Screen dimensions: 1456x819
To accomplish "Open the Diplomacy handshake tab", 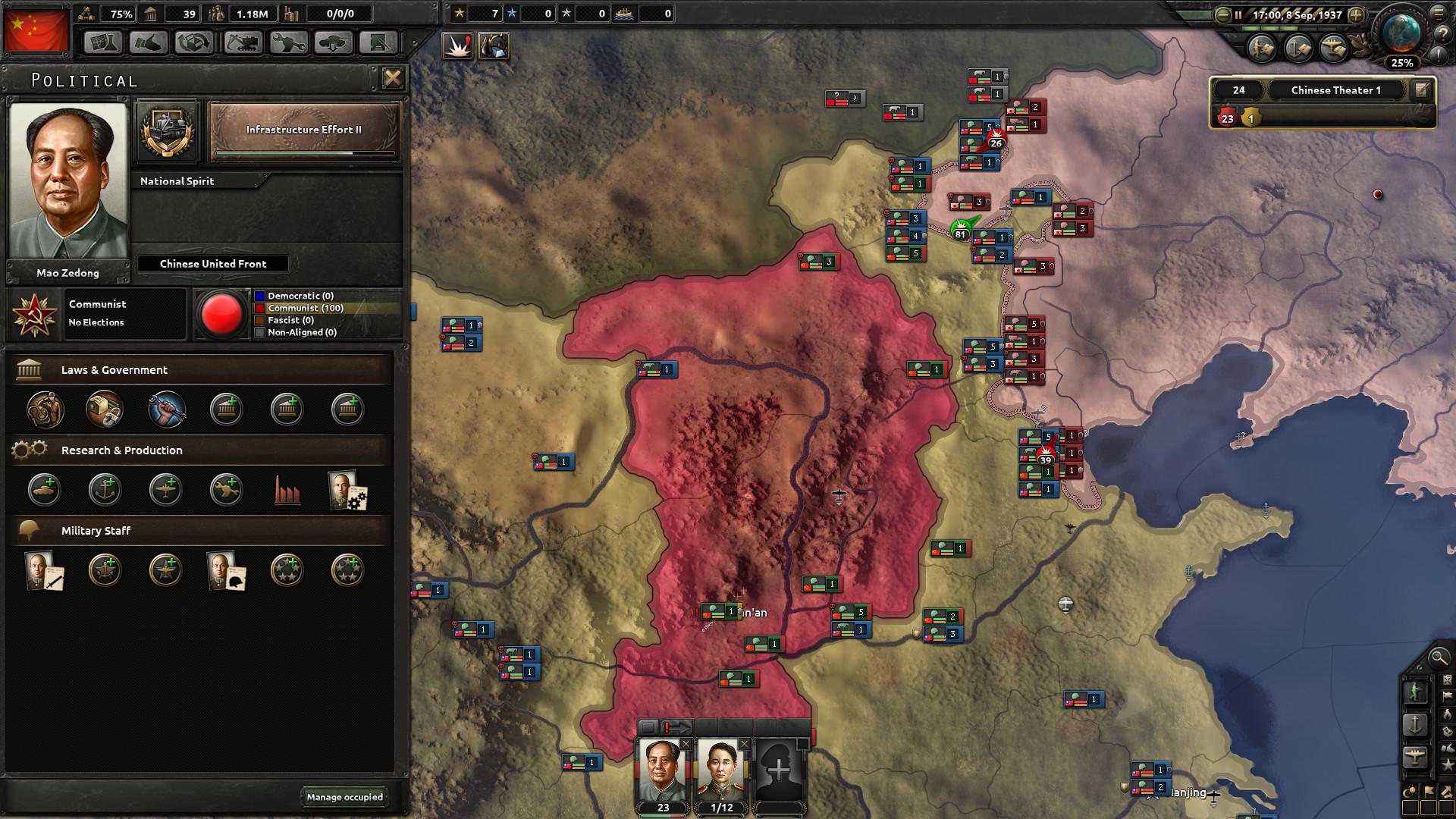I will [149, 42].
